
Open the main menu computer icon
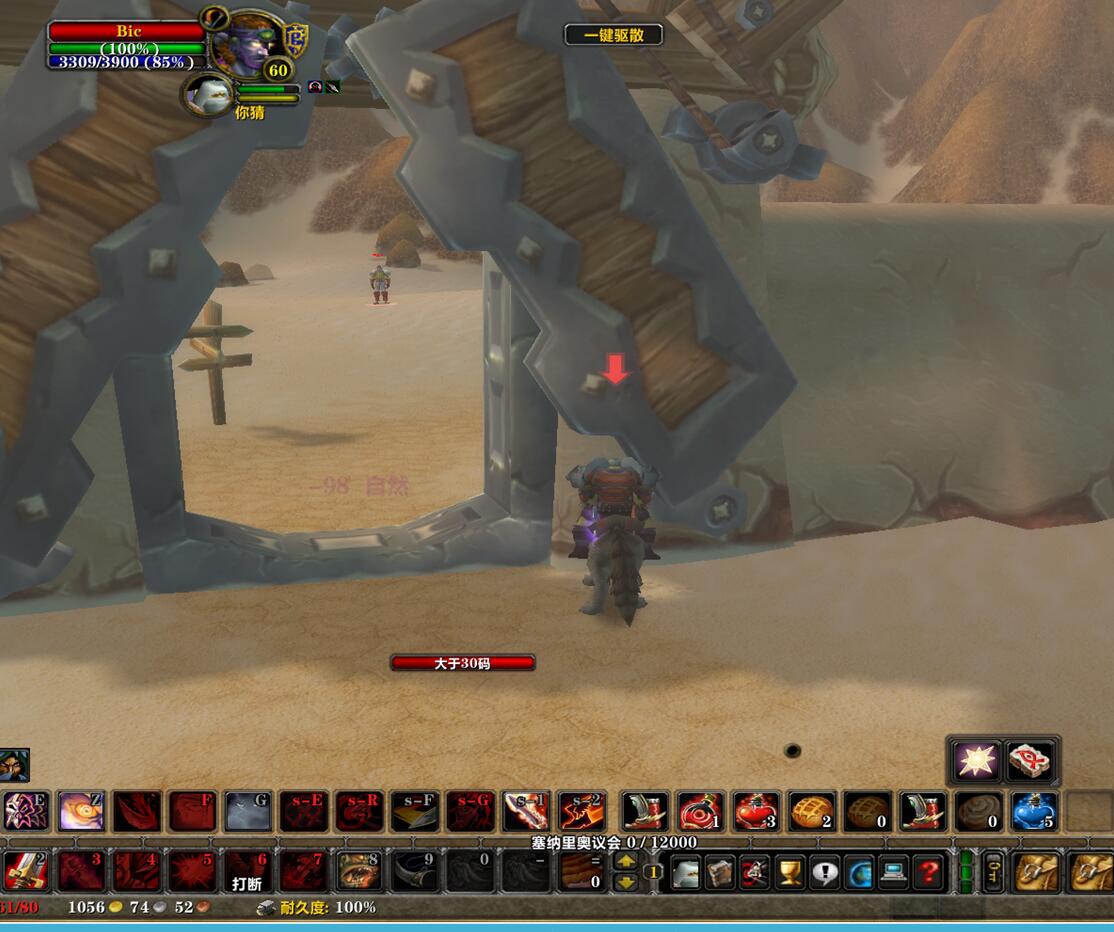tap(893, 872)
